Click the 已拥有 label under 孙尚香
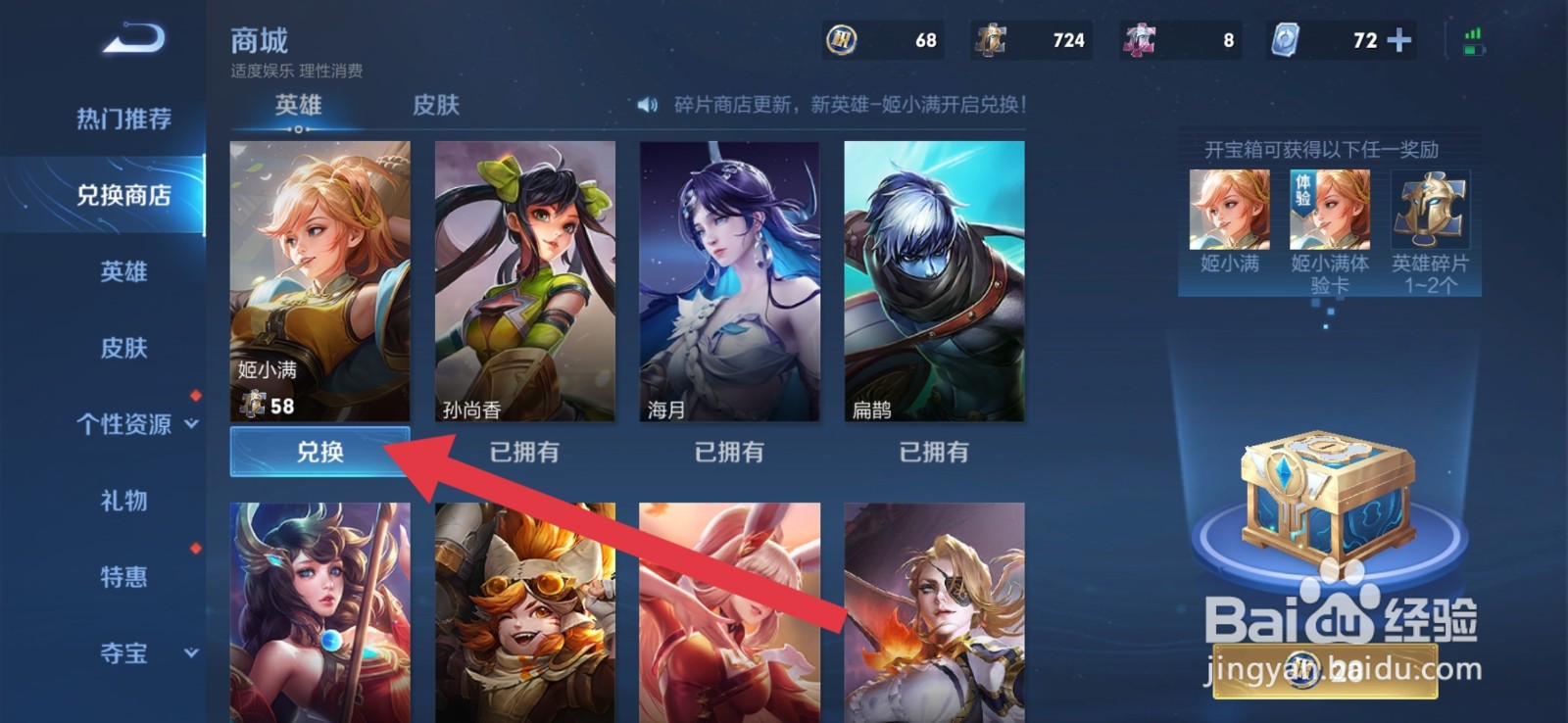The width and height of the screenshot is (1568, 723). point(525,452)
